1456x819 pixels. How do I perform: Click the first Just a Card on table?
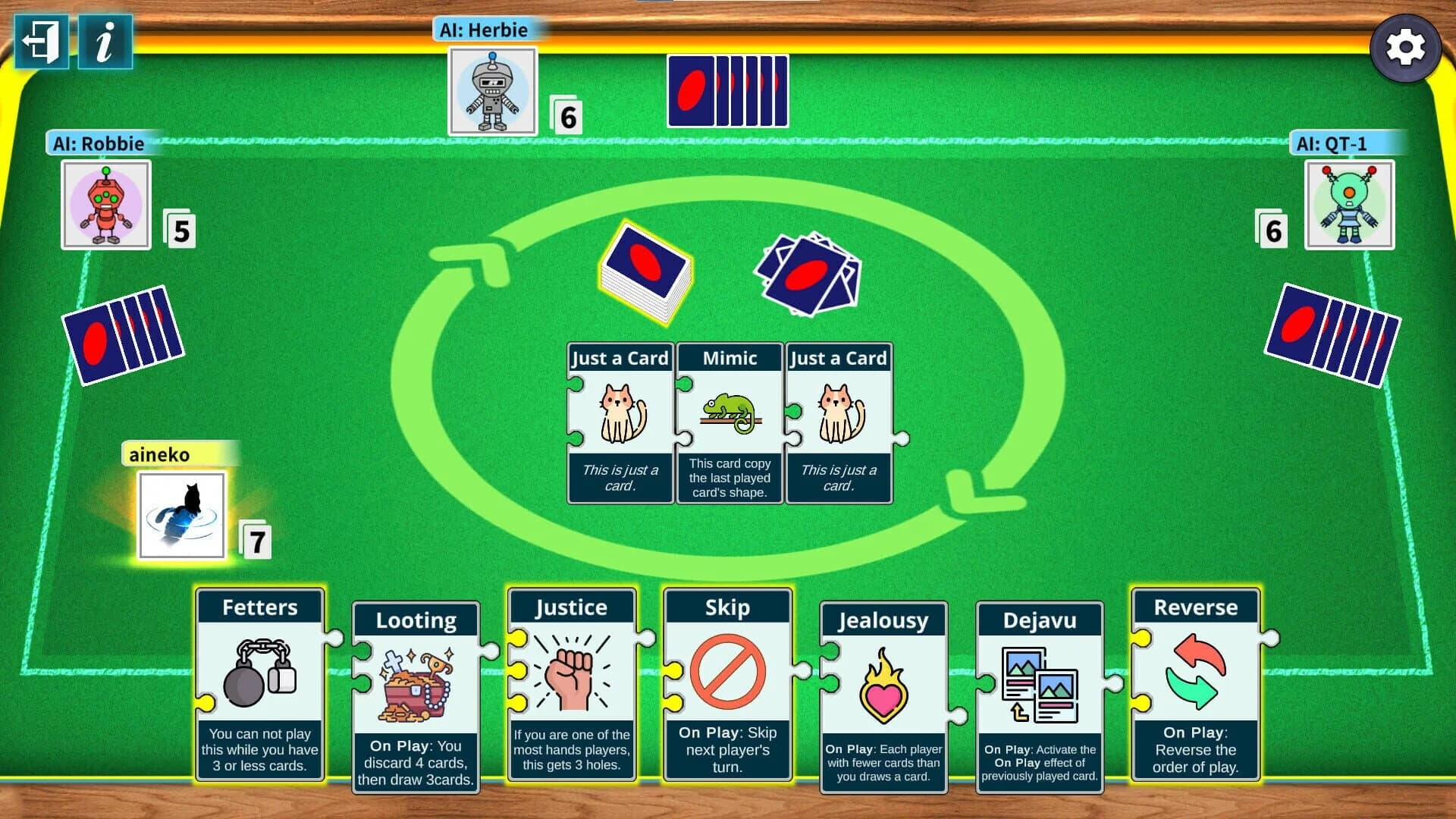[620, 421]
